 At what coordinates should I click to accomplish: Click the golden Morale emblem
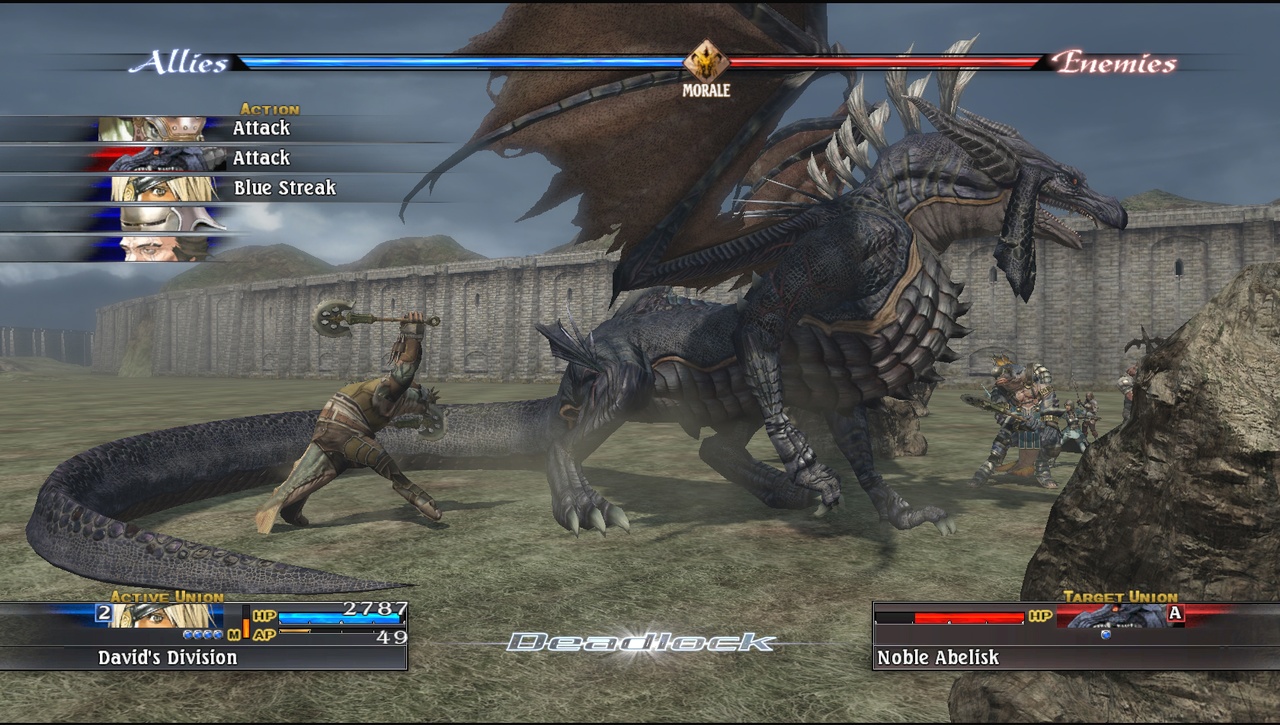(x=706, y=62)
